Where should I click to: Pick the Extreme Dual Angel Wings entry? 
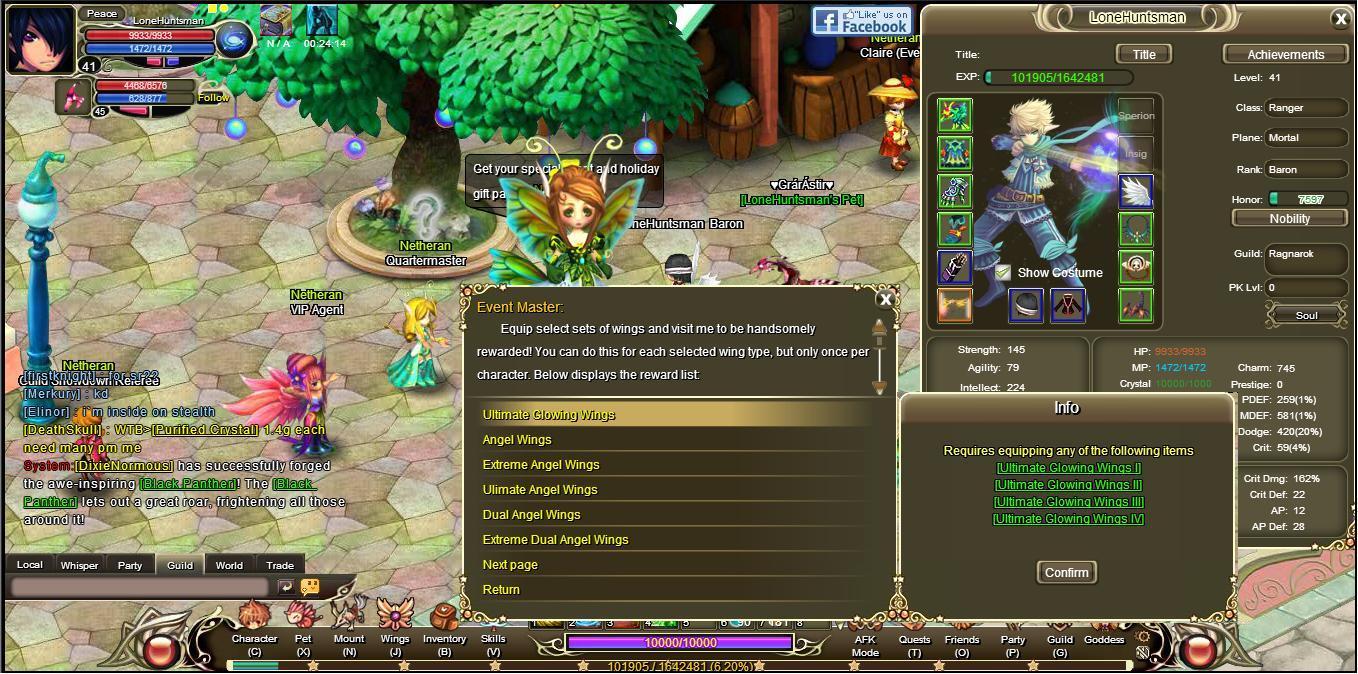[555, 540]
